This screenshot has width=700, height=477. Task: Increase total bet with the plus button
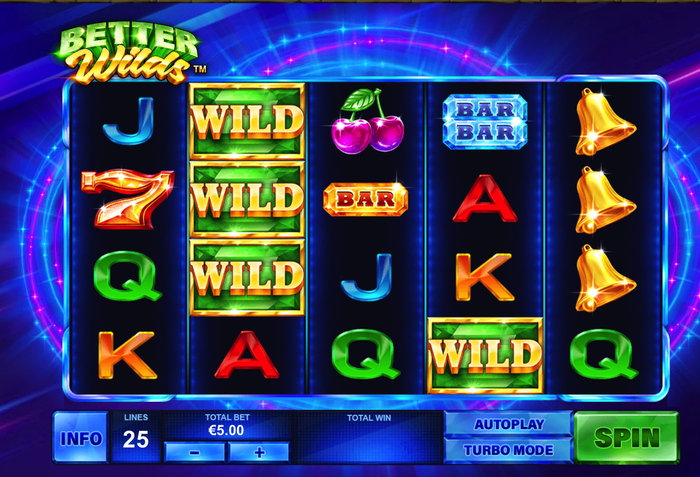(259, 452)
